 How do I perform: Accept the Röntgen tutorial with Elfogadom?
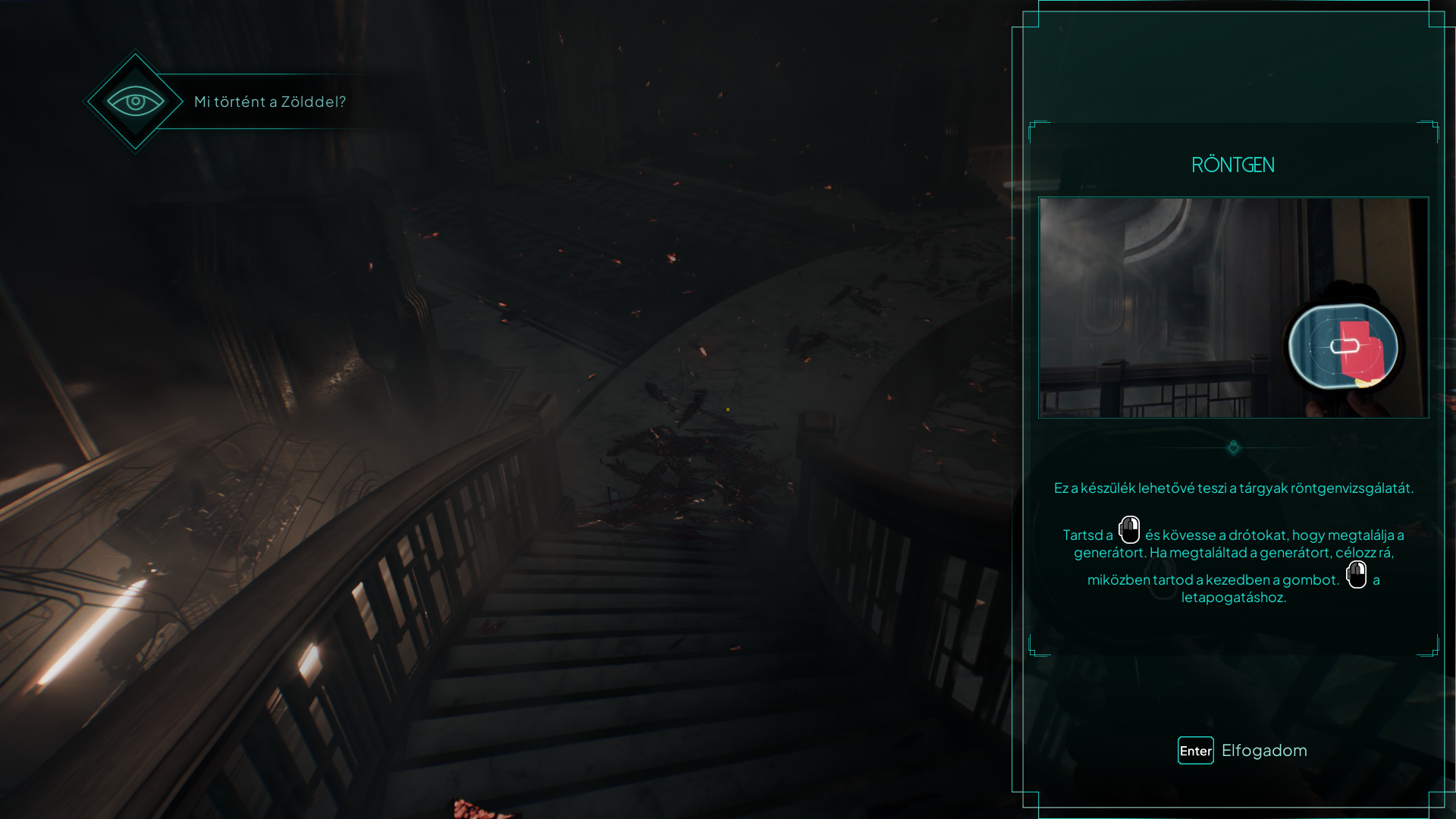point(1243,751)
